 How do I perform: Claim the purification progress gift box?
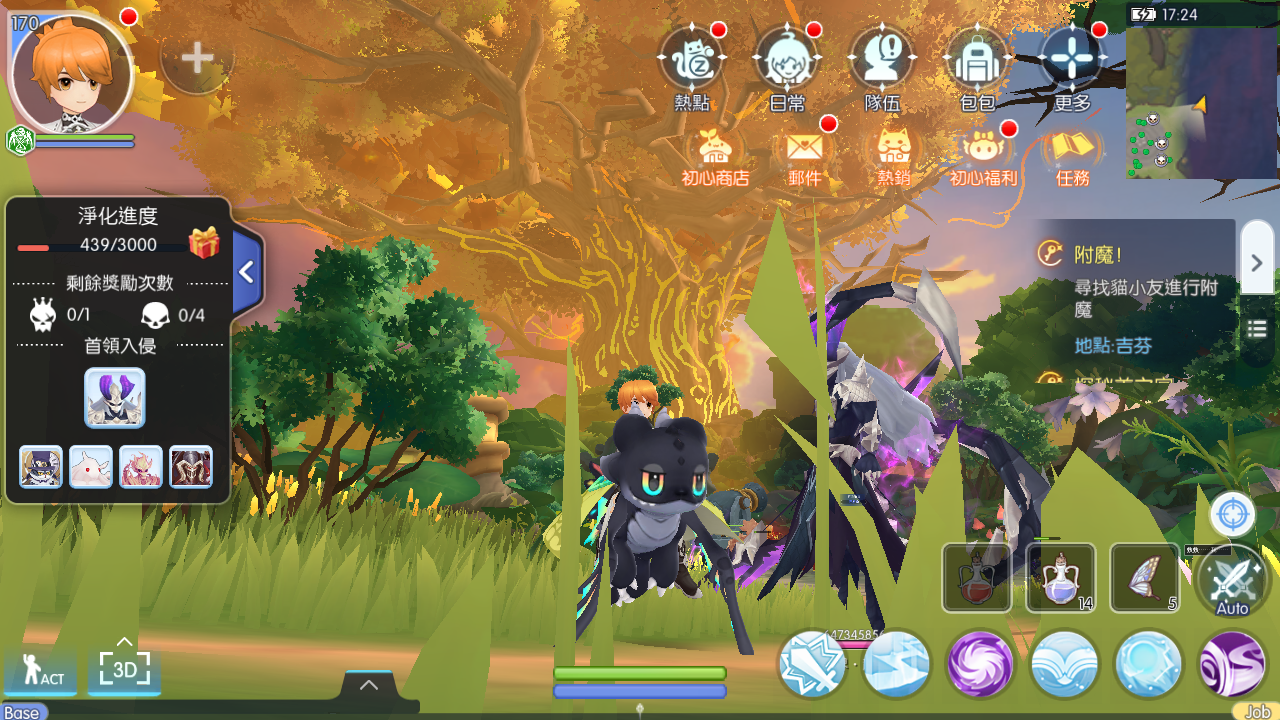(204, 243)
